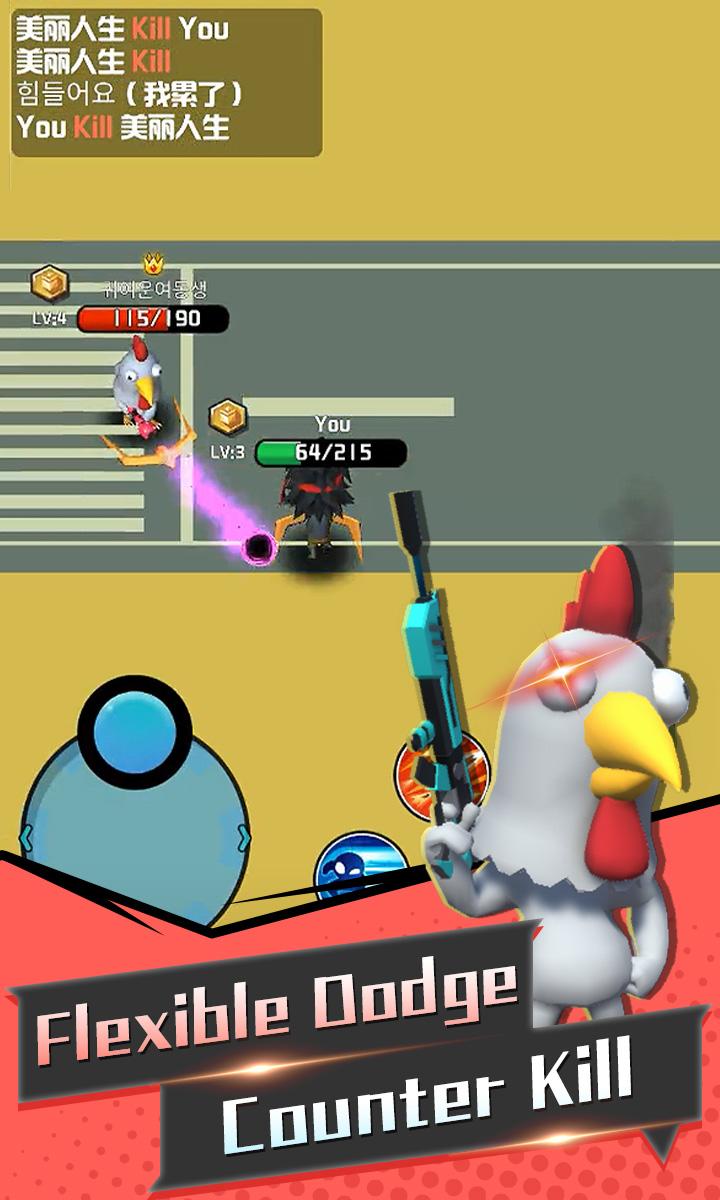The height and width of the screenshot is (1200, 720).
Task: Open the kill feed chat box
Action: pyautogui.click(x=167, y=83)
